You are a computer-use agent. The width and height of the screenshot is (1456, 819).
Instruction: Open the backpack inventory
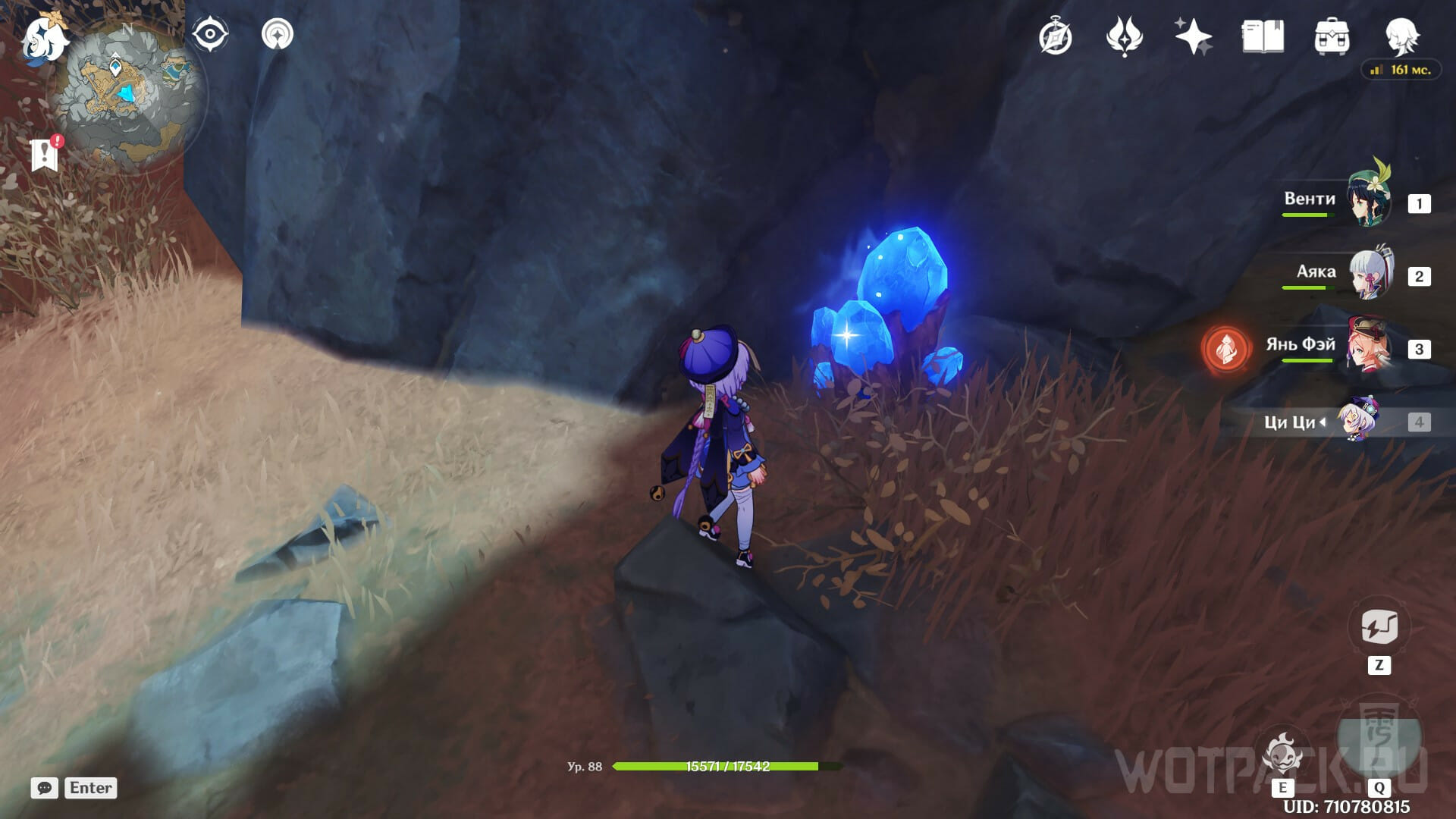[x=1332, y=37]
